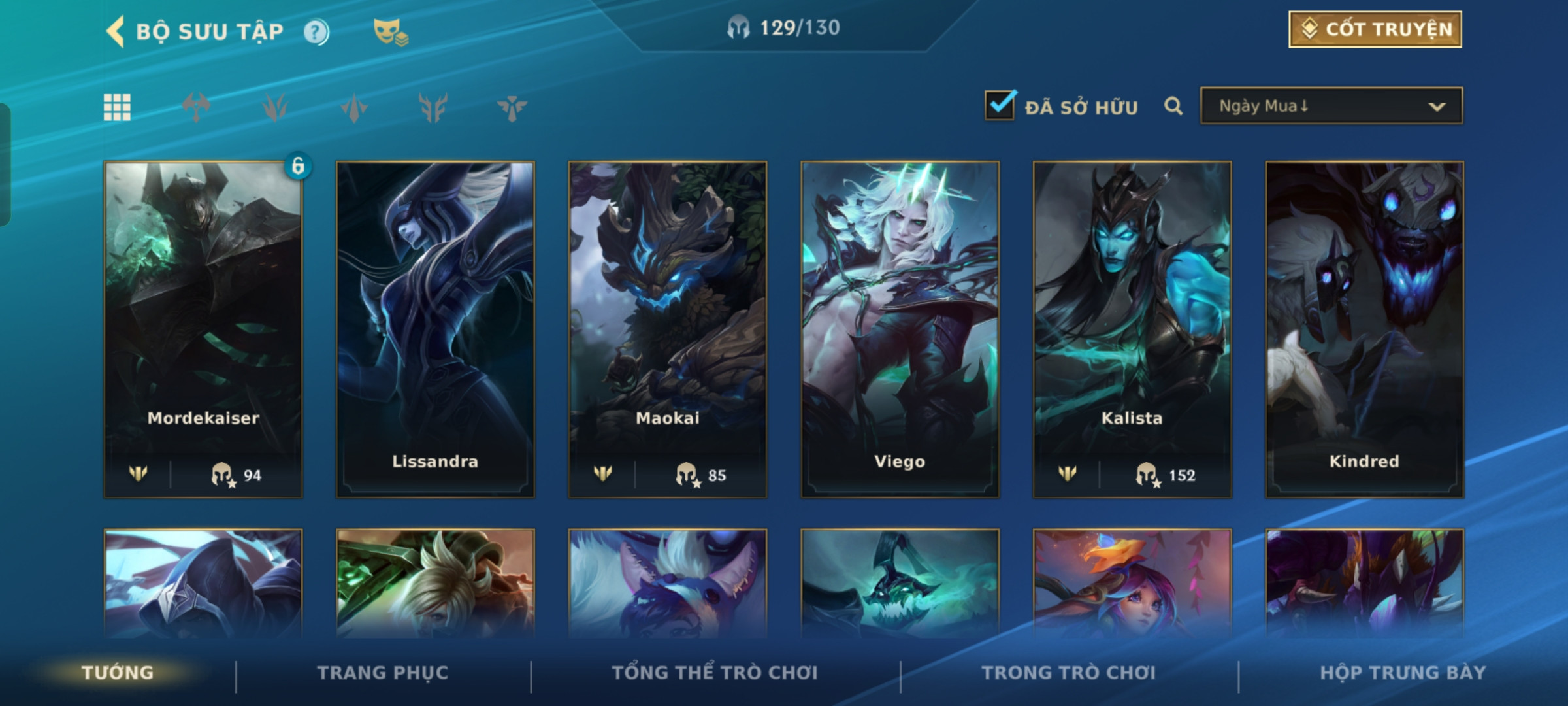Show the Trong Trò Chơi tab
Viewport: 1568px width, 706px height.
[x=1068, y=673]
